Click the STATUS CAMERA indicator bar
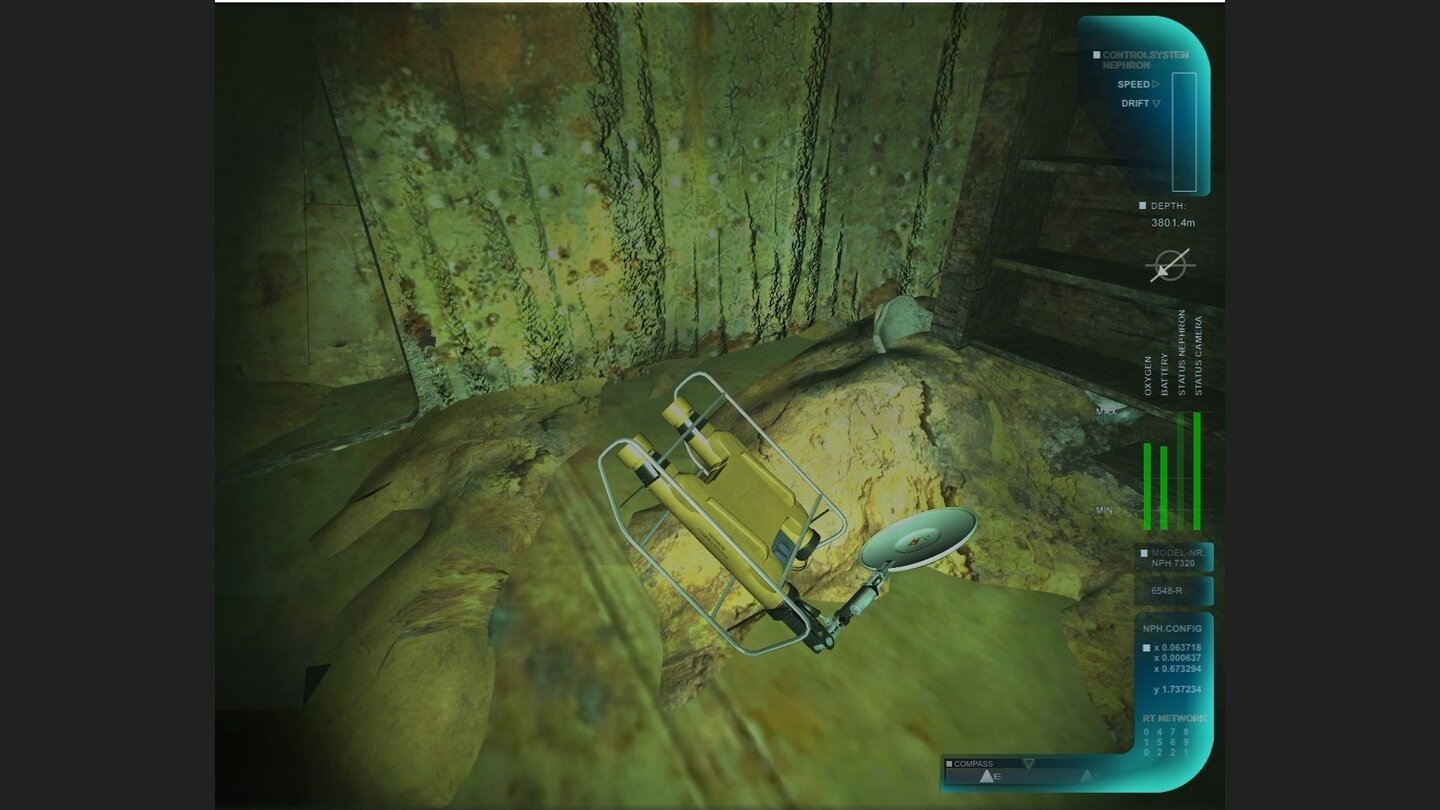This screenshot has width=1440, height=810. point(1198,470)
